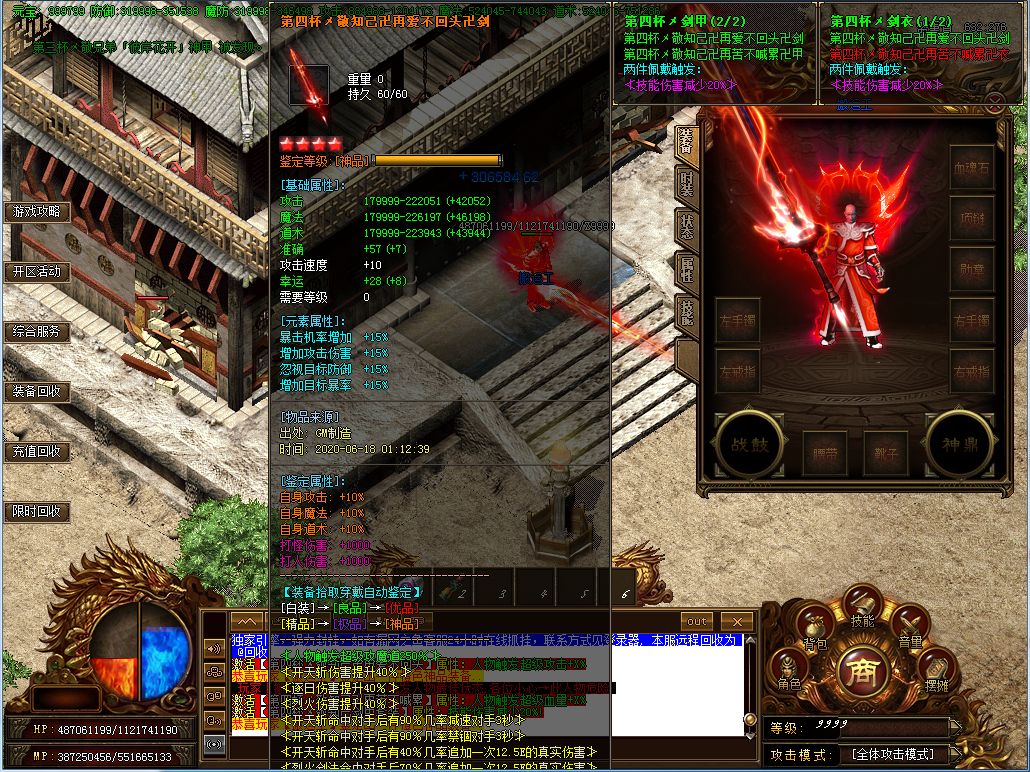The height and width of the screenshot is (772, 1030).
Task: Open the round 技能 skills button
Action: pyautogui.click(x=862, y=609)
